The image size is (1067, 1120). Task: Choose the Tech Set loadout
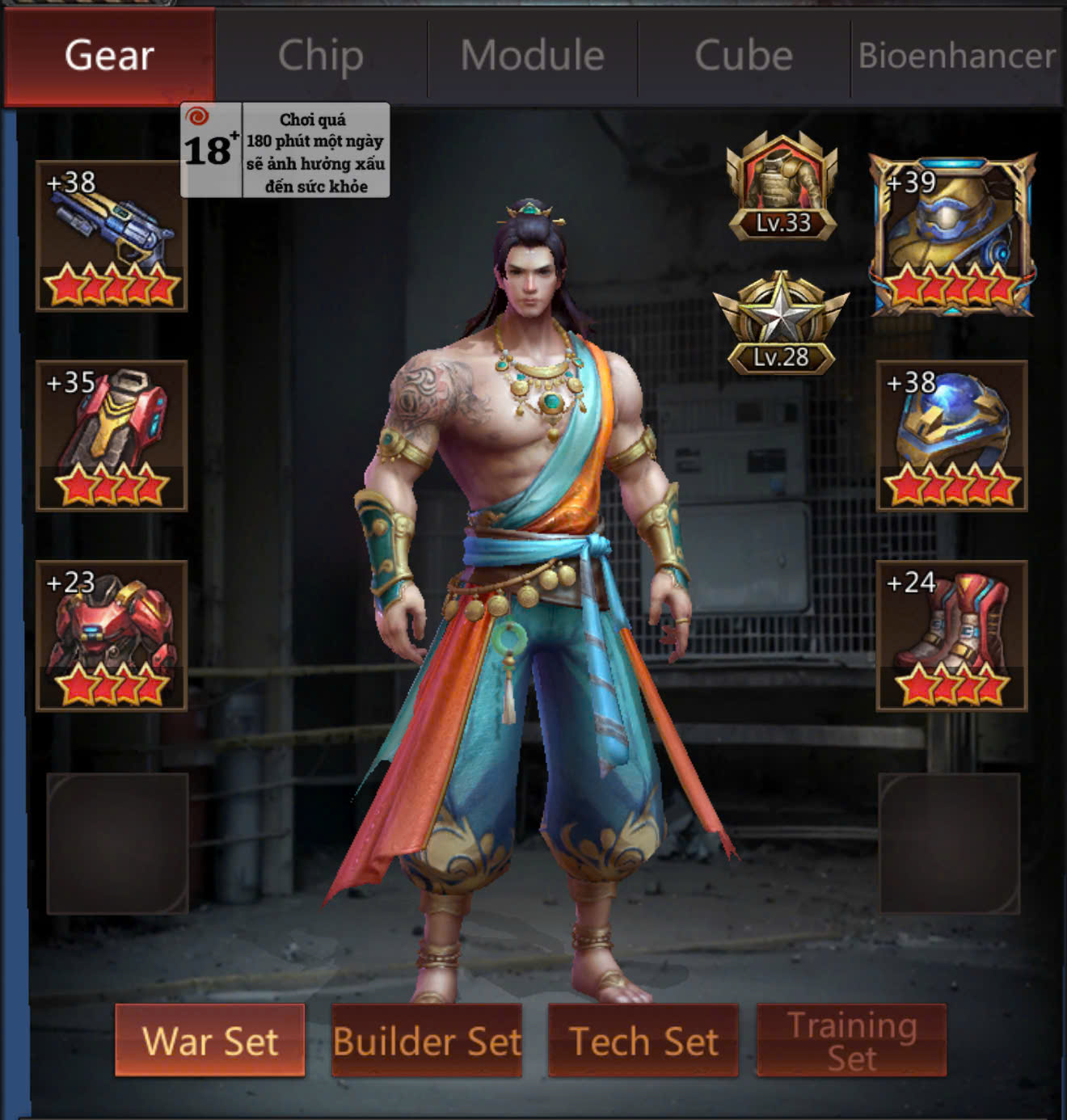click(x=643, y=1040)
